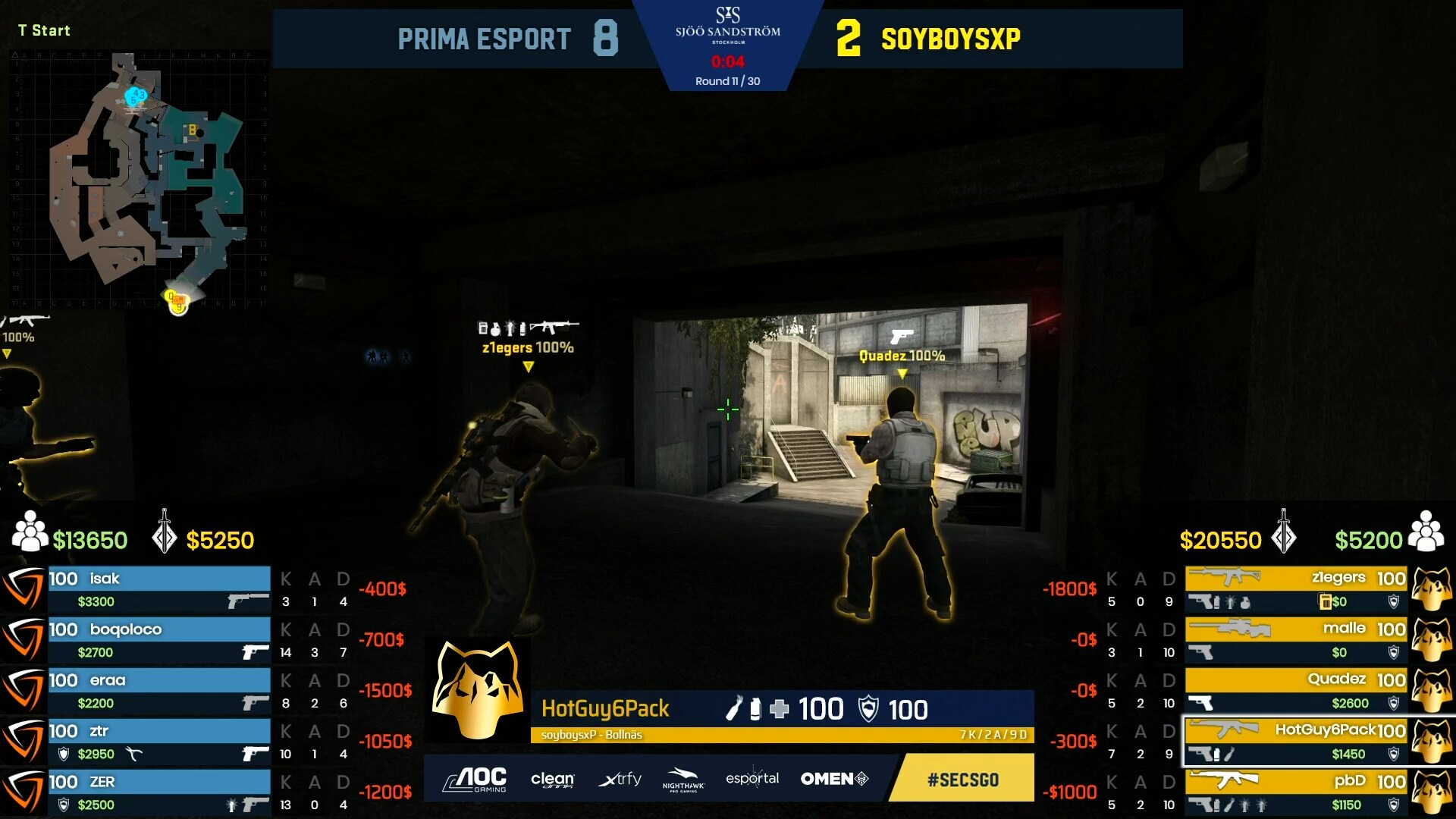1456x819 pixels.
Task: Click malle's health bar showing 100
Action: coord(1390,629)
